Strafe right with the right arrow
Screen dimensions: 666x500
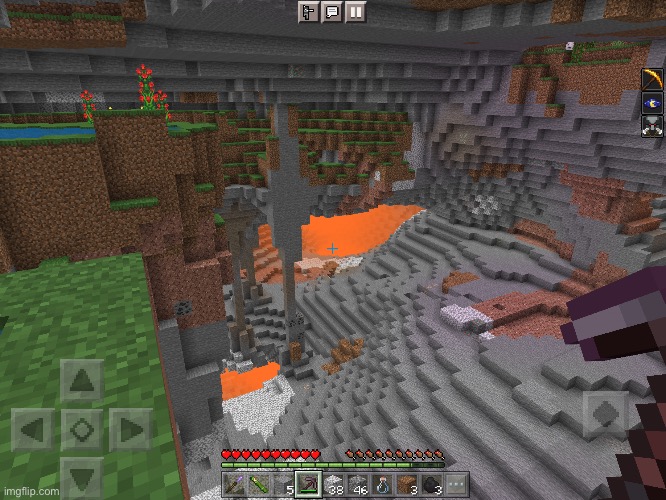[130, 430]
